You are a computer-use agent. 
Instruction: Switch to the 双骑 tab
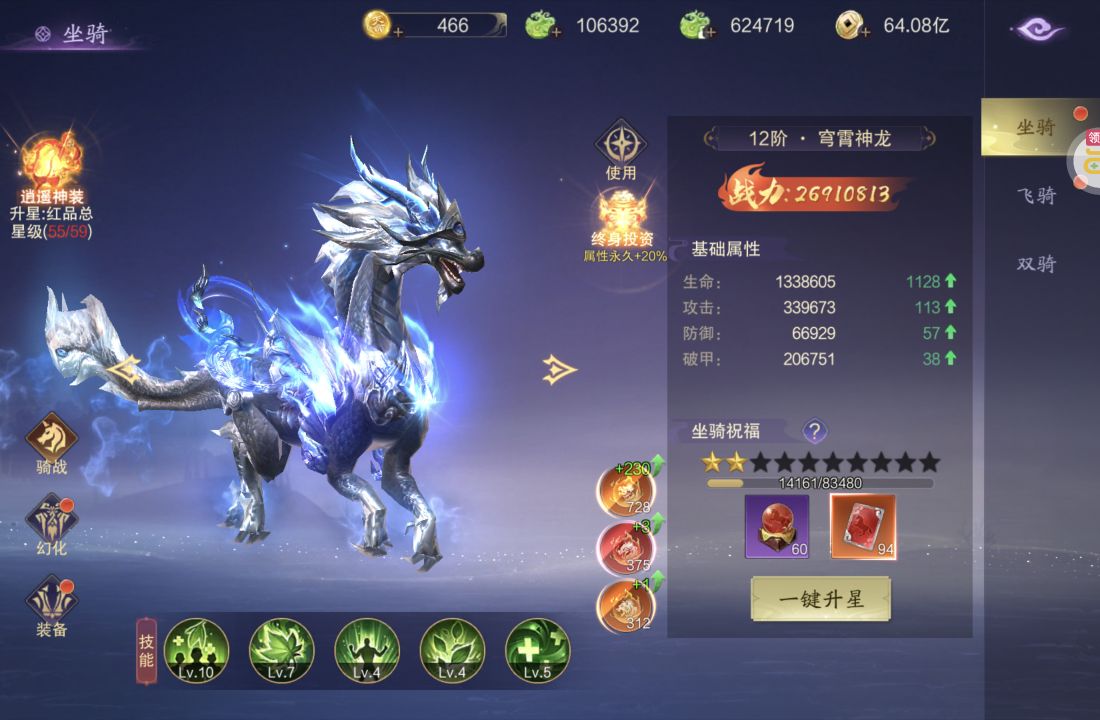point(1036,264)
